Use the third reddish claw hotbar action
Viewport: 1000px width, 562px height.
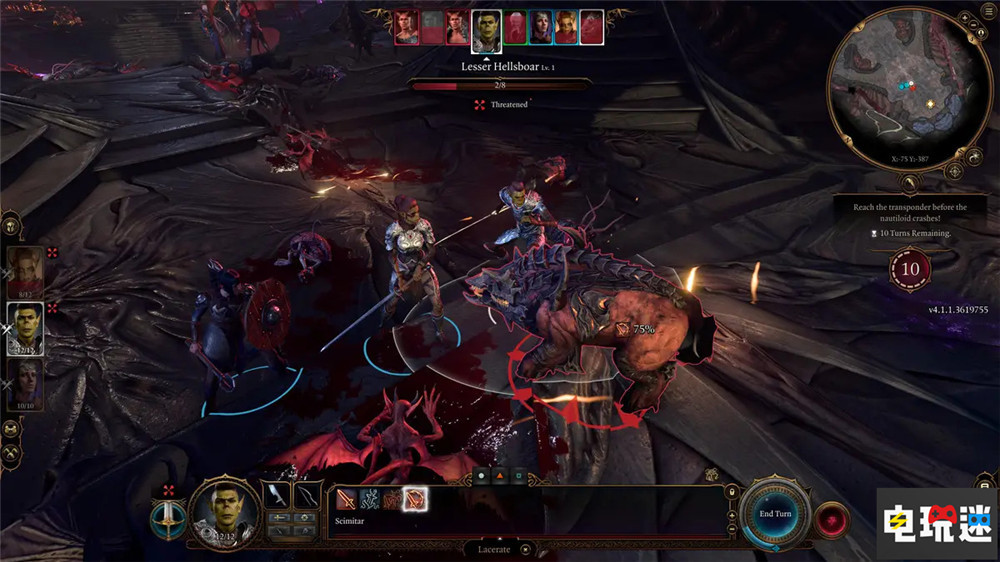(x=393, y=499)
